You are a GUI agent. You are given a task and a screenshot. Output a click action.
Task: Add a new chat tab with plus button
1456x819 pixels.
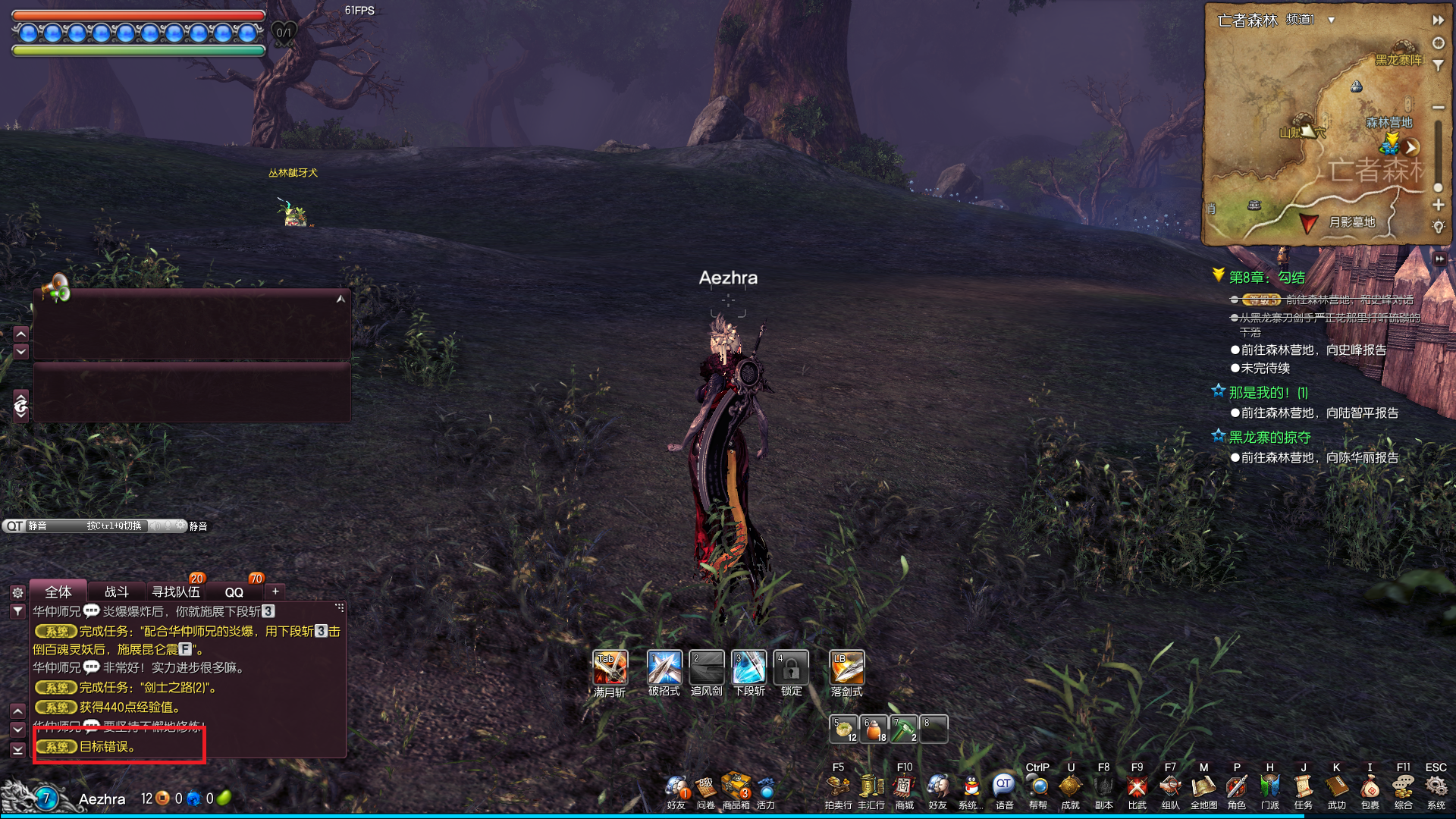[x=275, y=591]
